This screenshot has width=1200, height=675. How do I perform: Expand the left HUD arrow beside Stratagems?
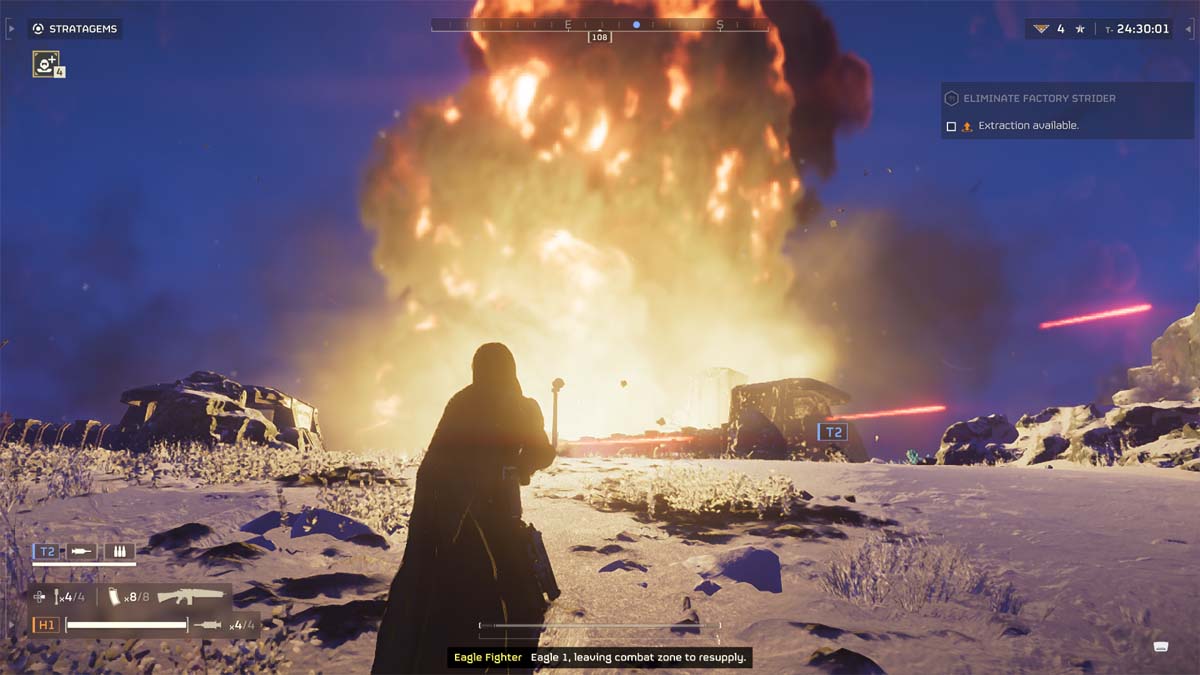tap(11, 29)
